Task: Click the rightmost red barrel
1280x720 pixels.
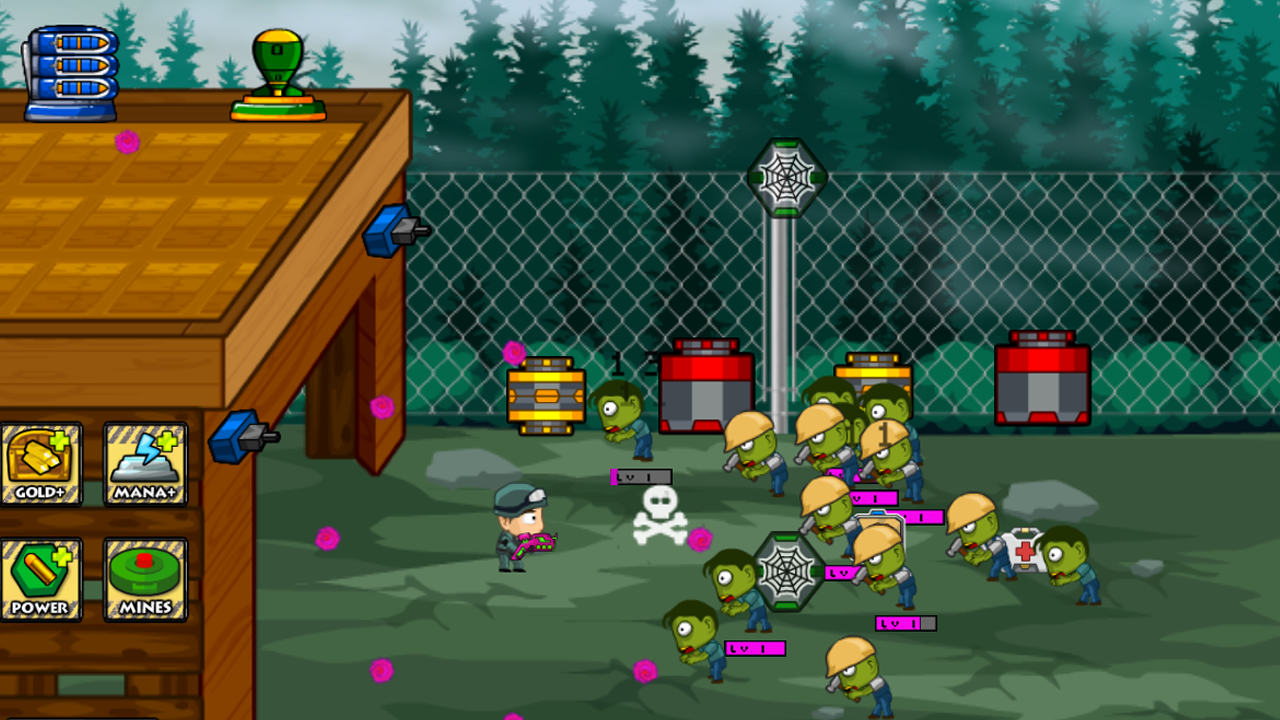Action: tap(1040, 380)
